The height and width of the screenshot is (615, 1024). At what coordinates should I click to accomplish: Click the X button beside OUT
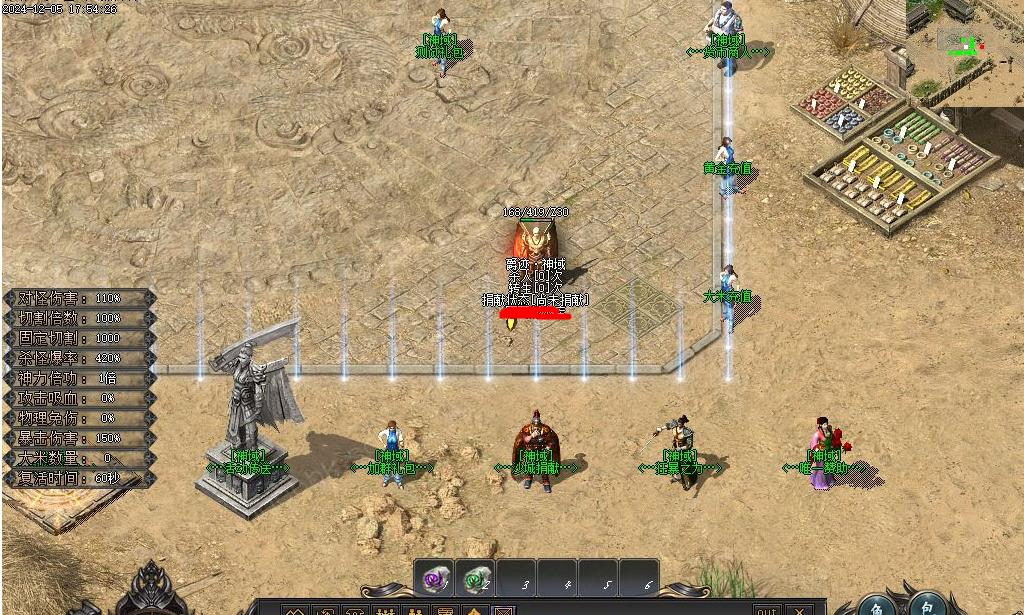tap(799, 609)
